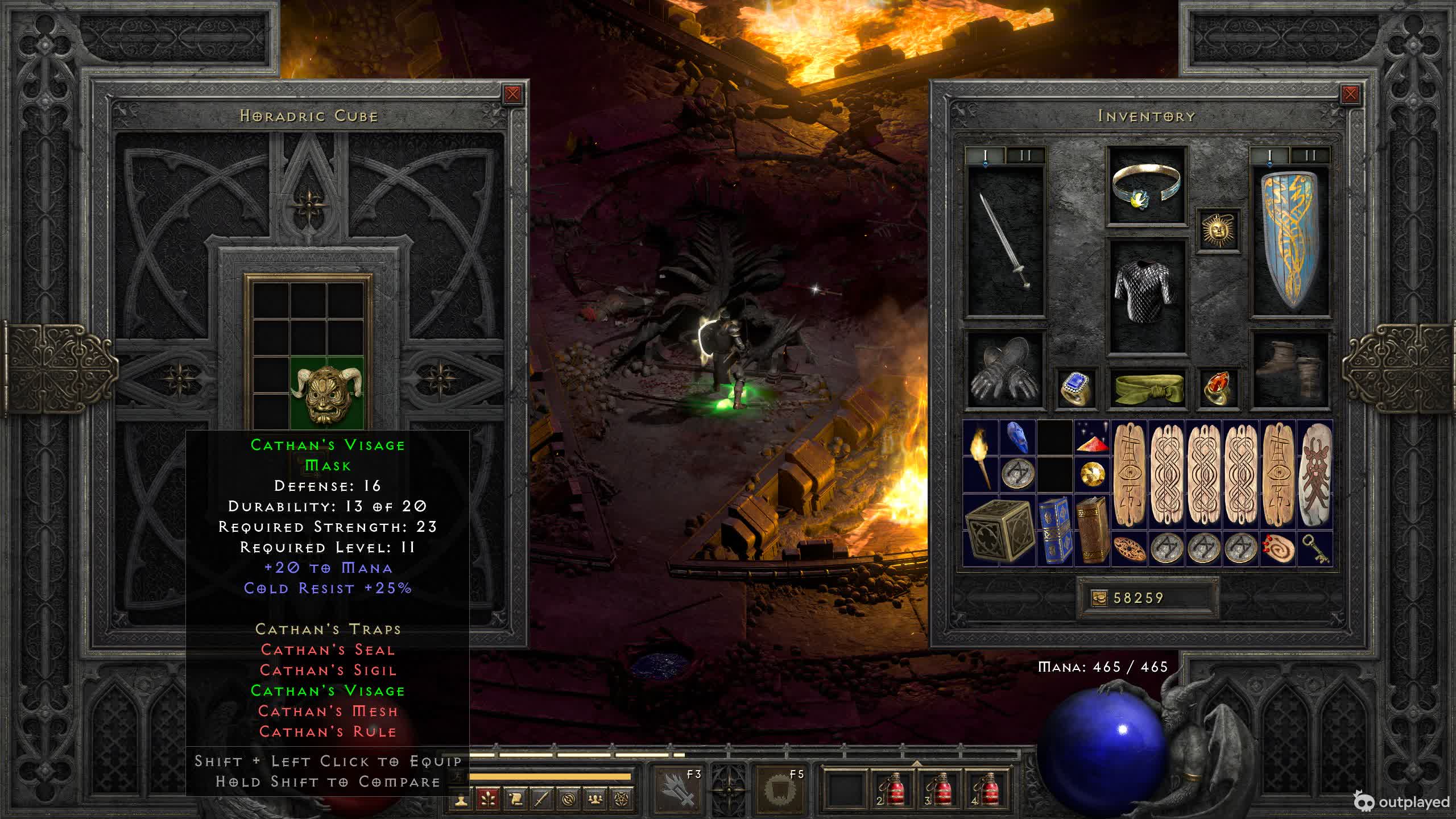Image resolution: width=1456 pixels, height=819 pixels.
Task: Switch left weapon slot to set II
Action: click(1025, 155)
